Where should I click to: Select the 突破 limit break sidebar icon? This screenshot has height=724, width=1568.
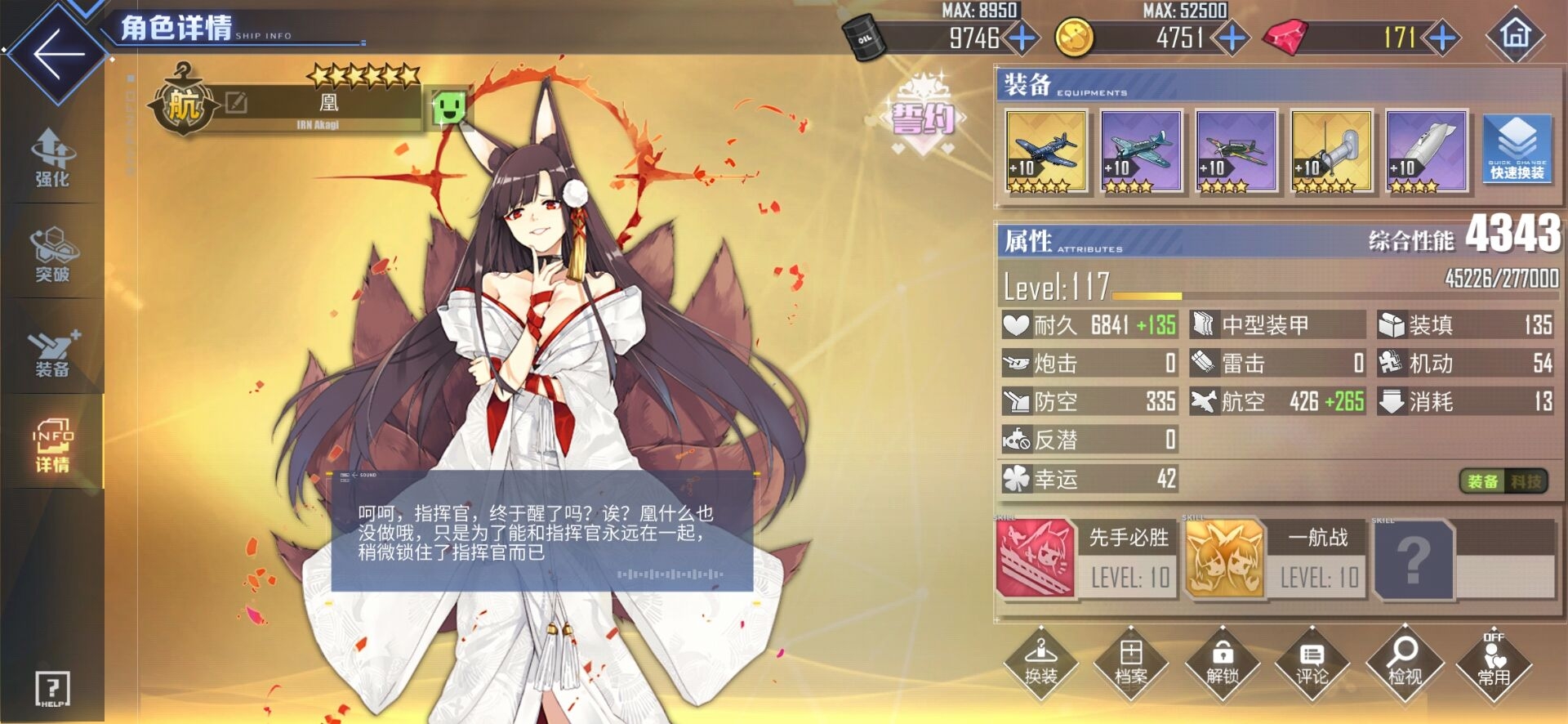[51, 253]
